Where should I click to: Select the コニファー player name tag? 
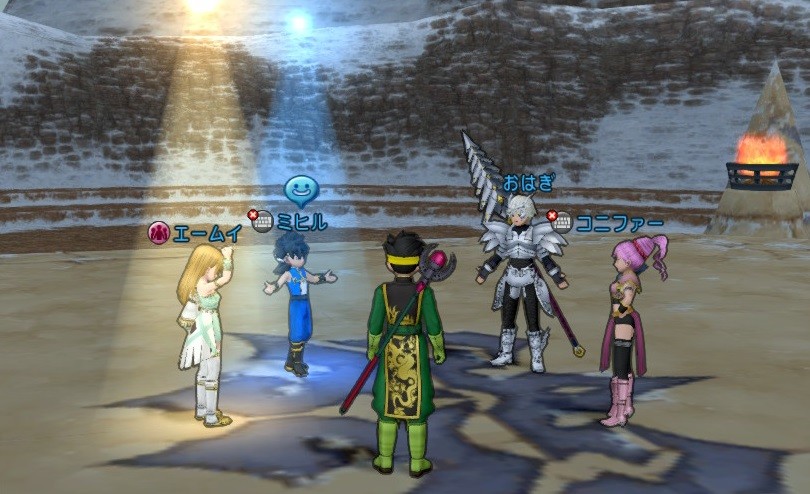[619, 222]
